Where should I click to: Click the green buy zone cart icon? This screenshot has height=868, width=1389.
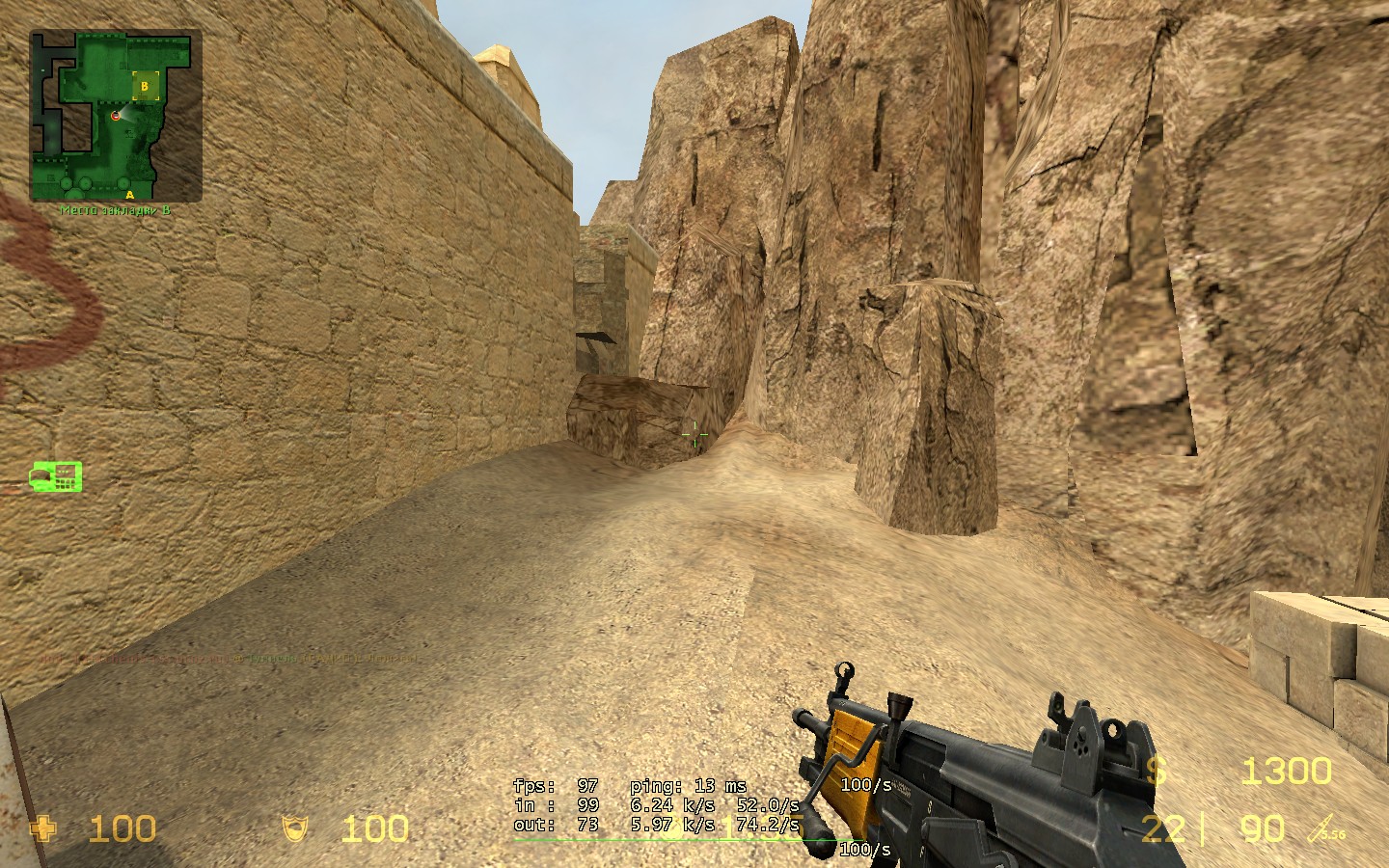tap(56, 476)
